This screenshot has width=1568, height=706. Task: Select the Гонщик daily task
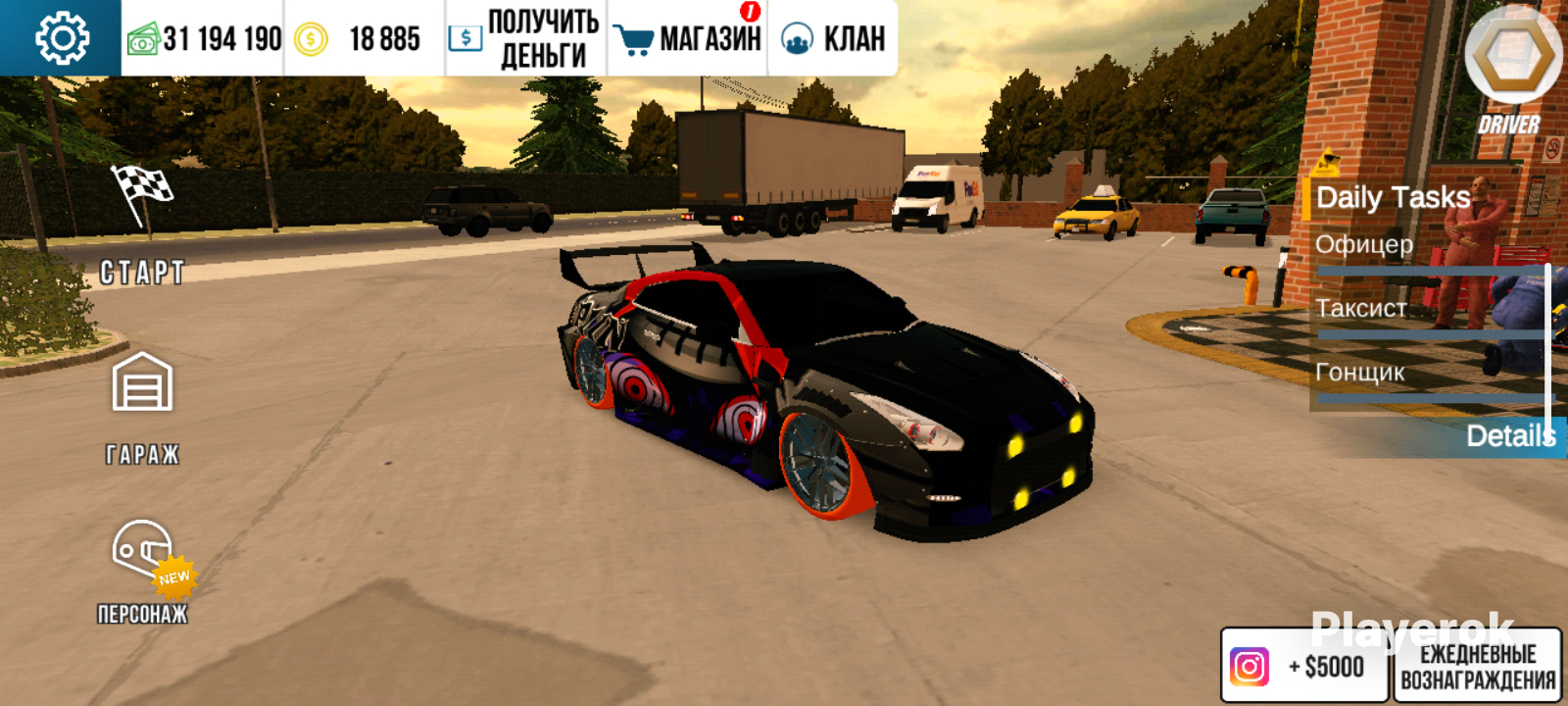(1360, 373)
